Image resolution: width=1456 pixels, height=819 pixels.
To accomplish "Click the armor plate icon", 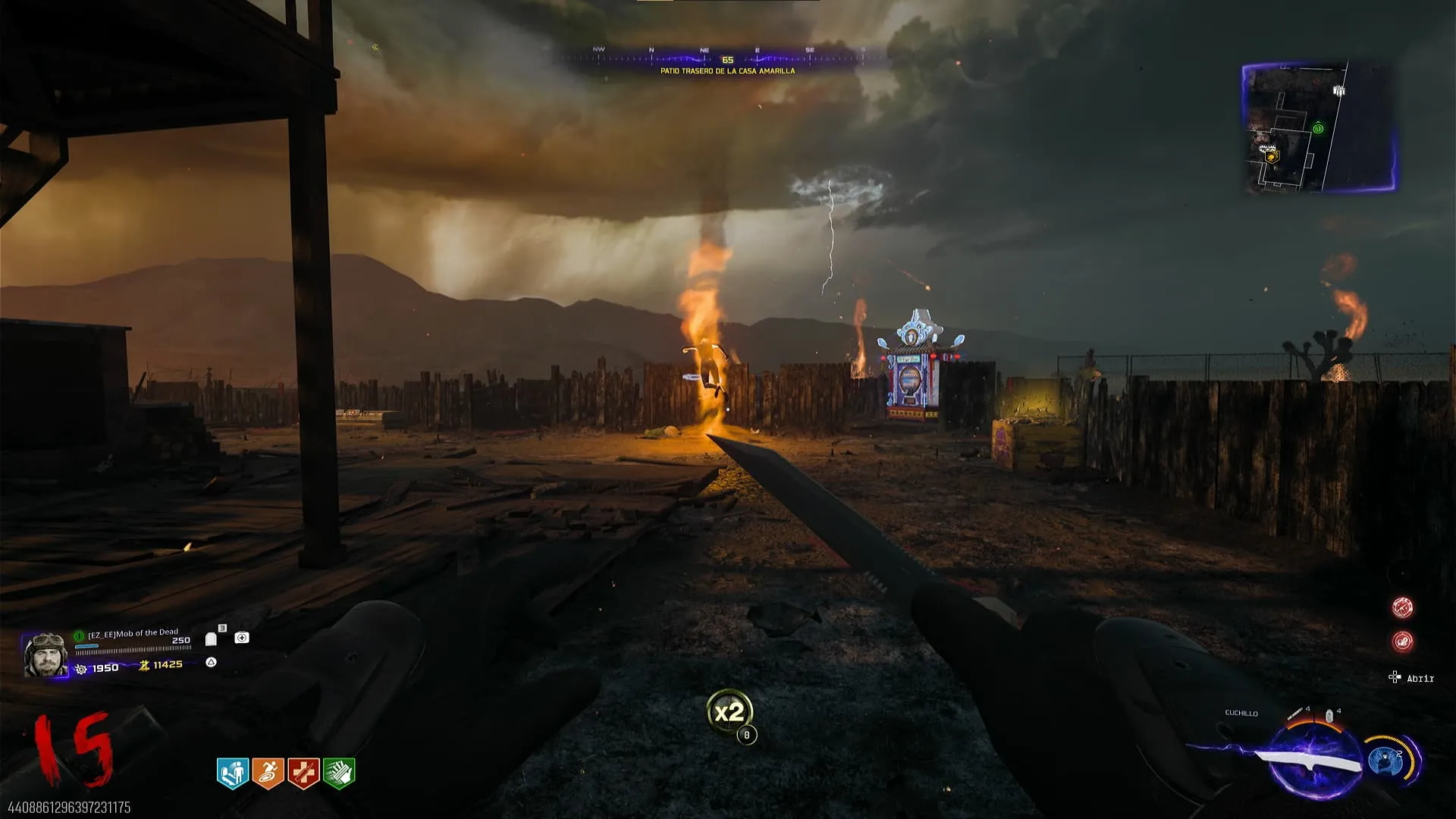I will coord(212,639).
